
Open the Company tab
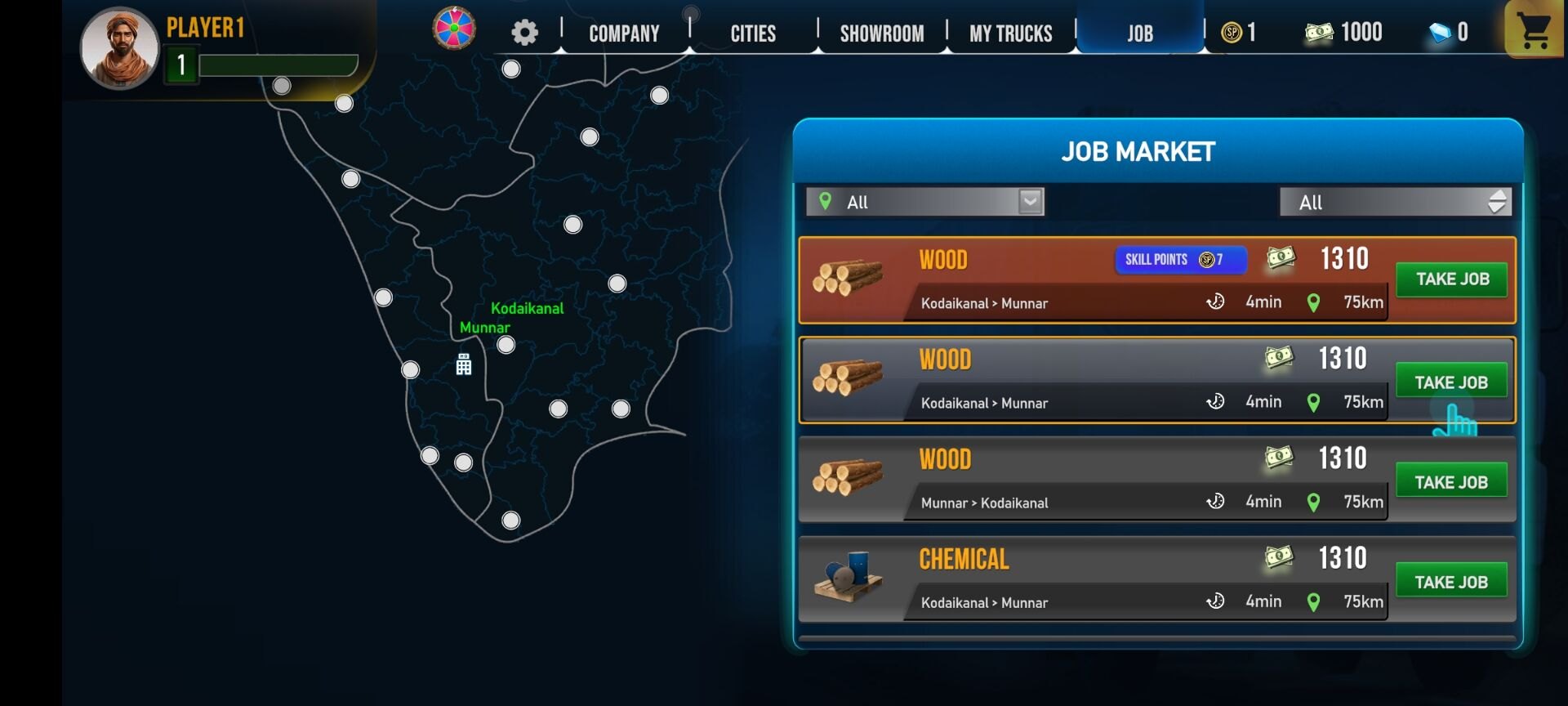pos(624,34)
